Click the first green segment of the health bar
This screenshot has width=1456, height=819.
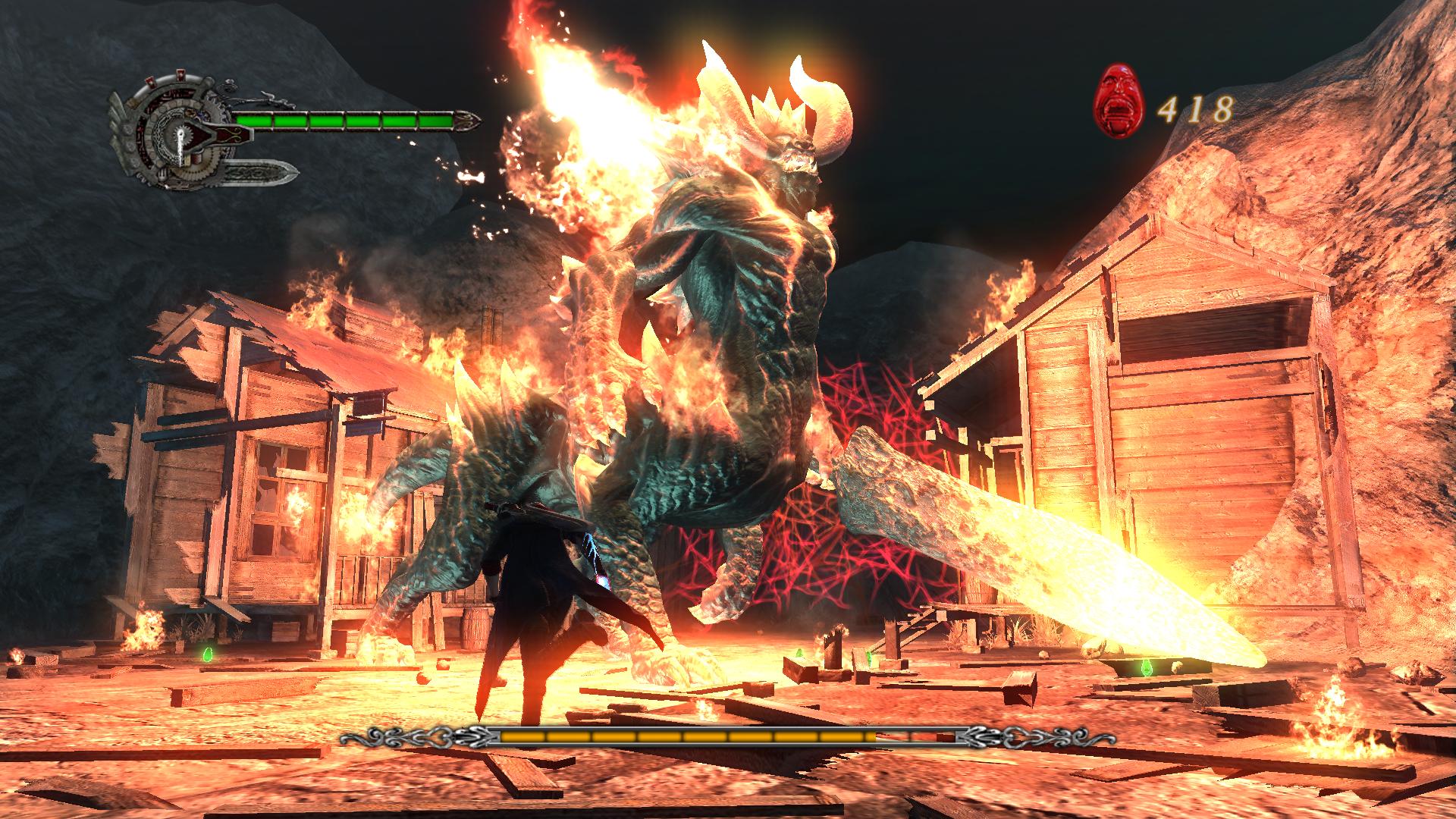(254, 121)
